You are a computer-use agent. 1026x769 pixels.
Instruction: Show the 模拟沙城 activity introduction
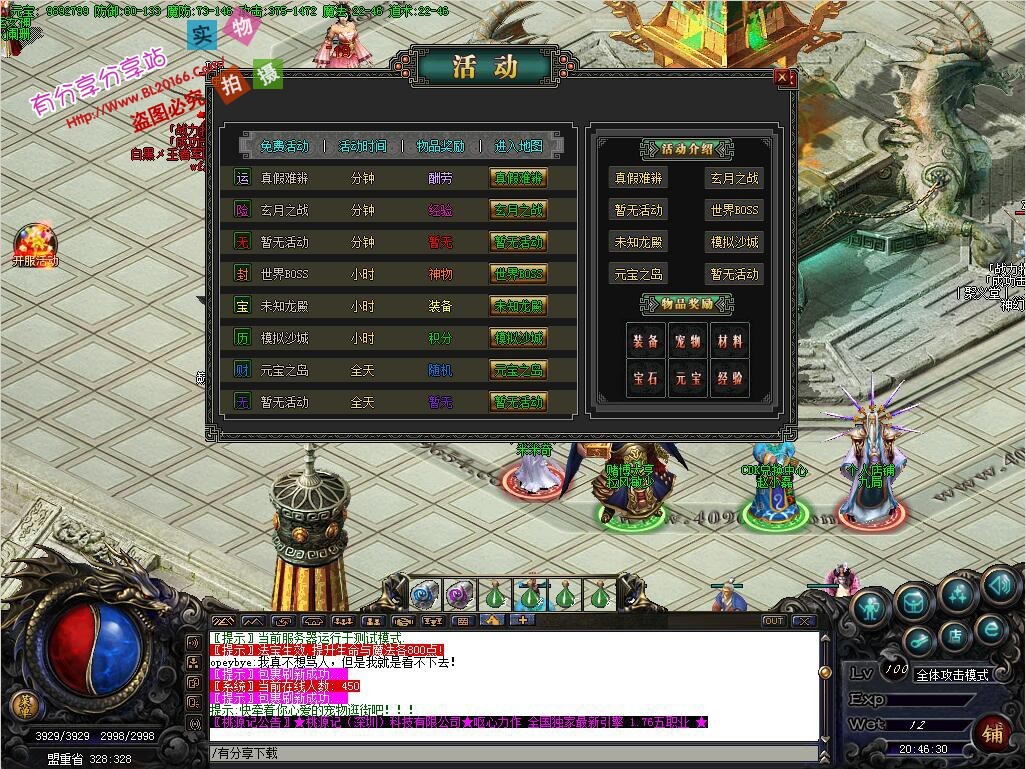tap(734, 242)
